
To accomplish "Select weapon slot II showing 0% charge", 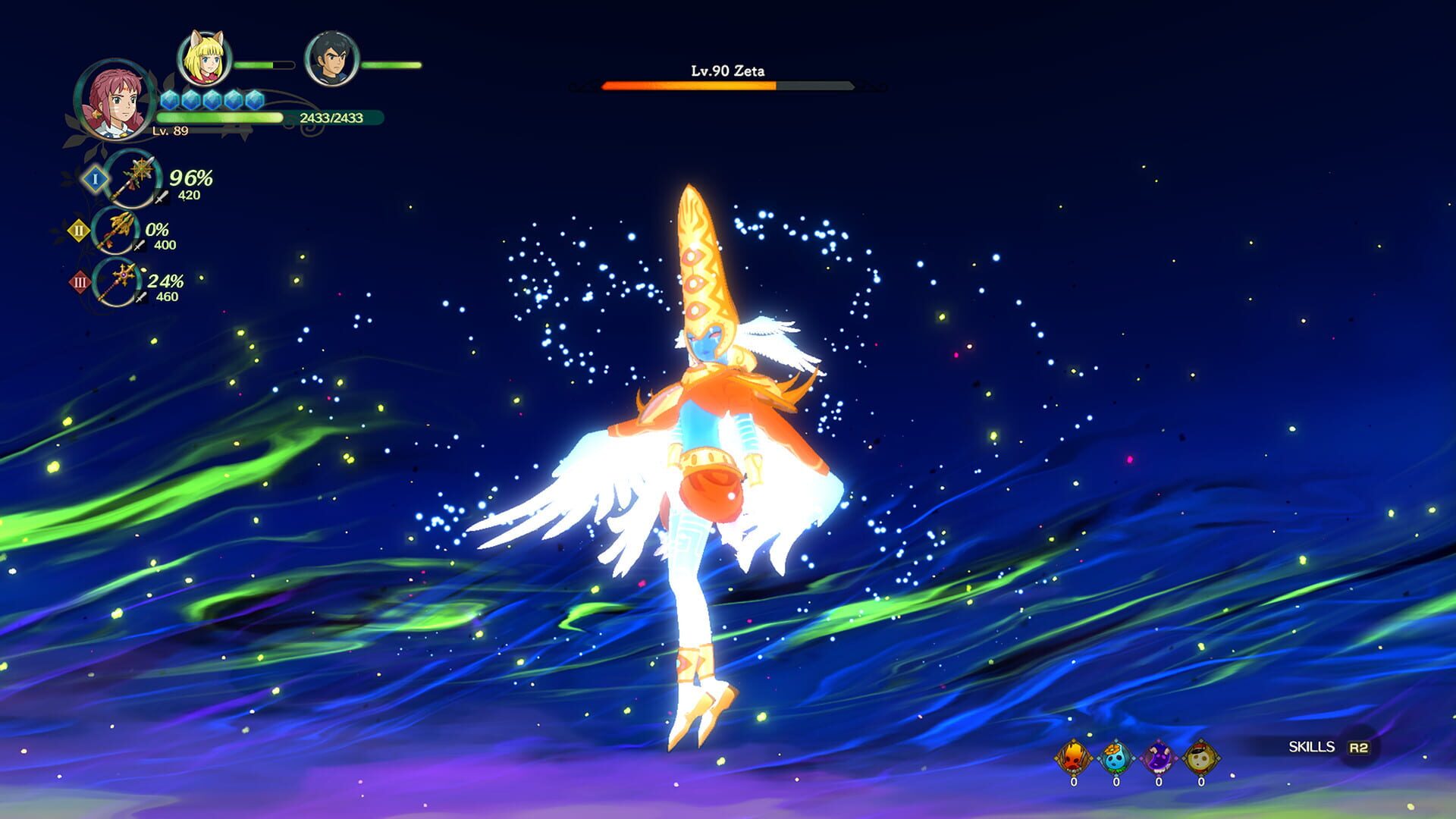I will coord(116,232).
